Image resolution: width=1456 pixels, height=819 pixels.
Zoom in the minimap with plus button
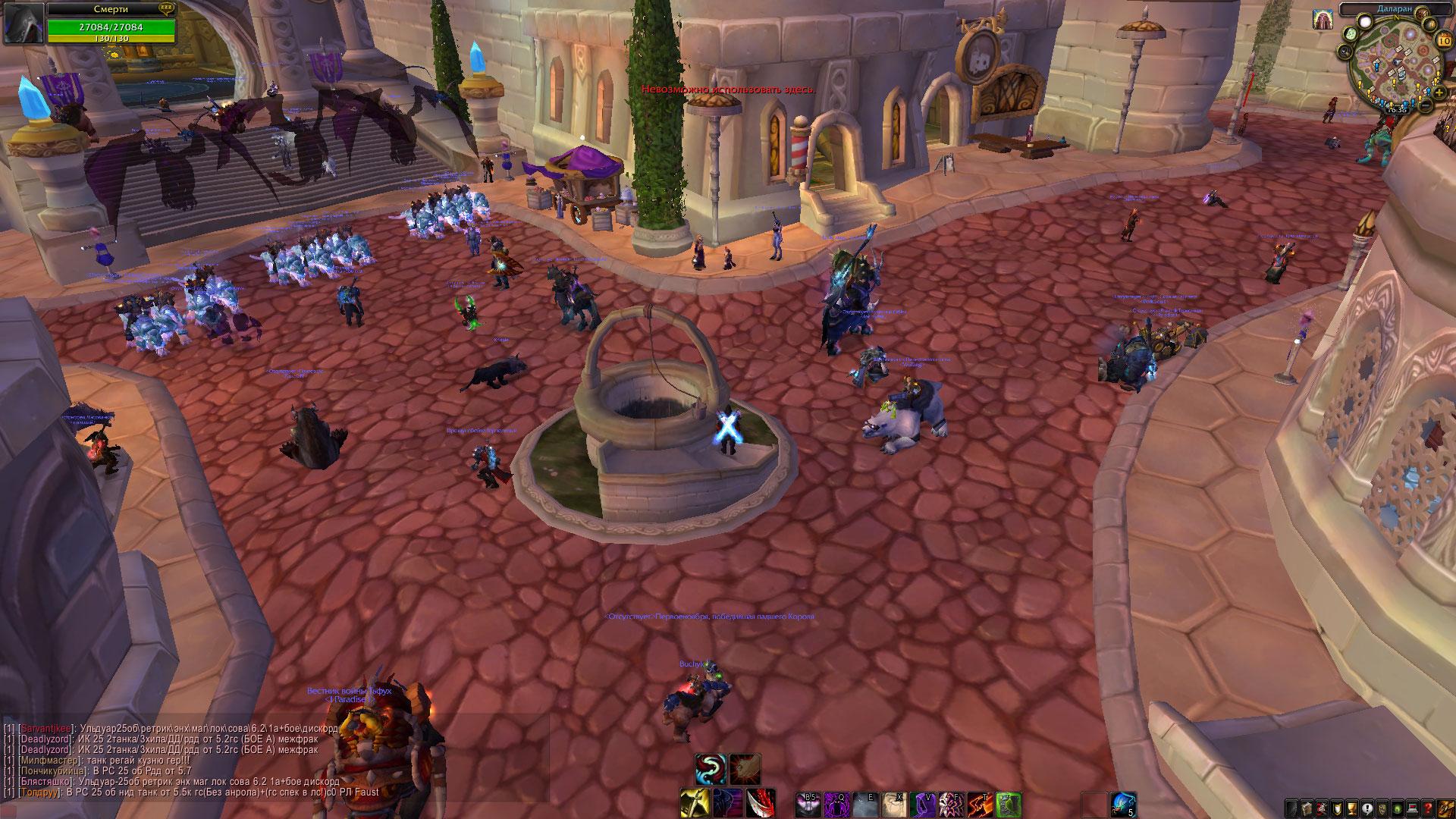pyautogui.click(x=1439, y=93)
